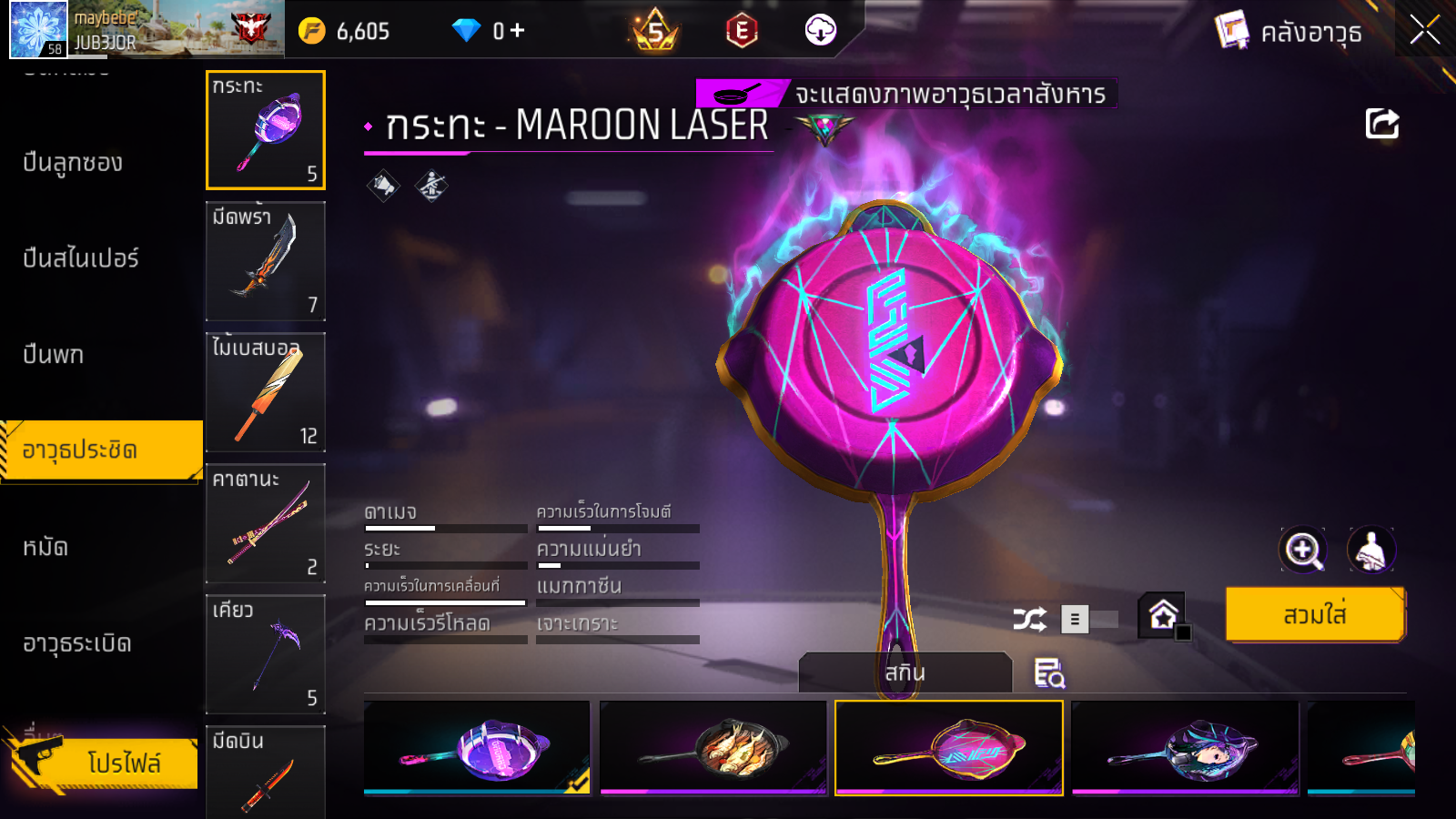Choose the grilled food pan skin
Viewport: 1456px width, 819px height.
713,748
